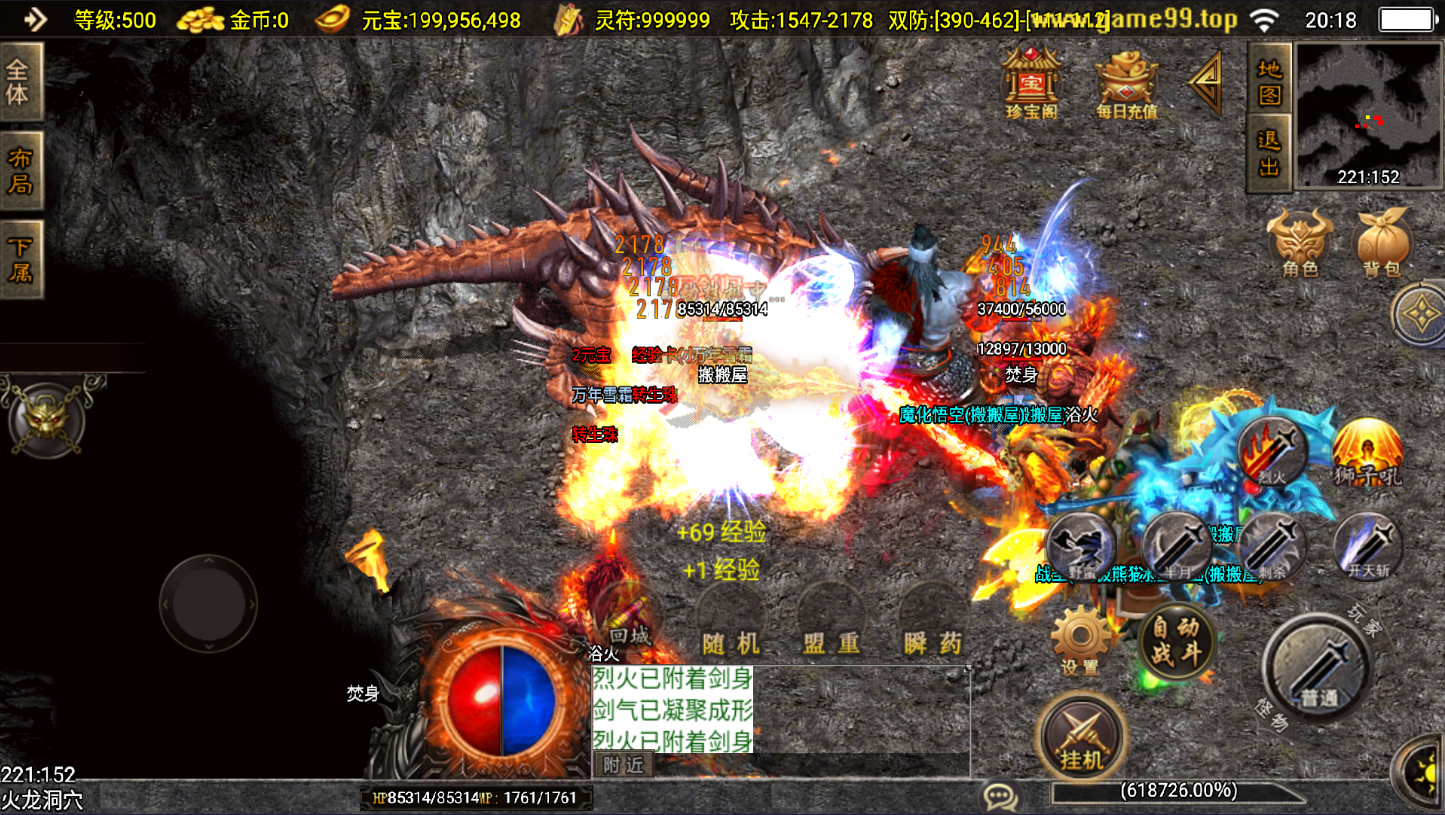Open the 背包 backpack
The height and width of the screenshot is (815, 1445).
point(1381,242)
